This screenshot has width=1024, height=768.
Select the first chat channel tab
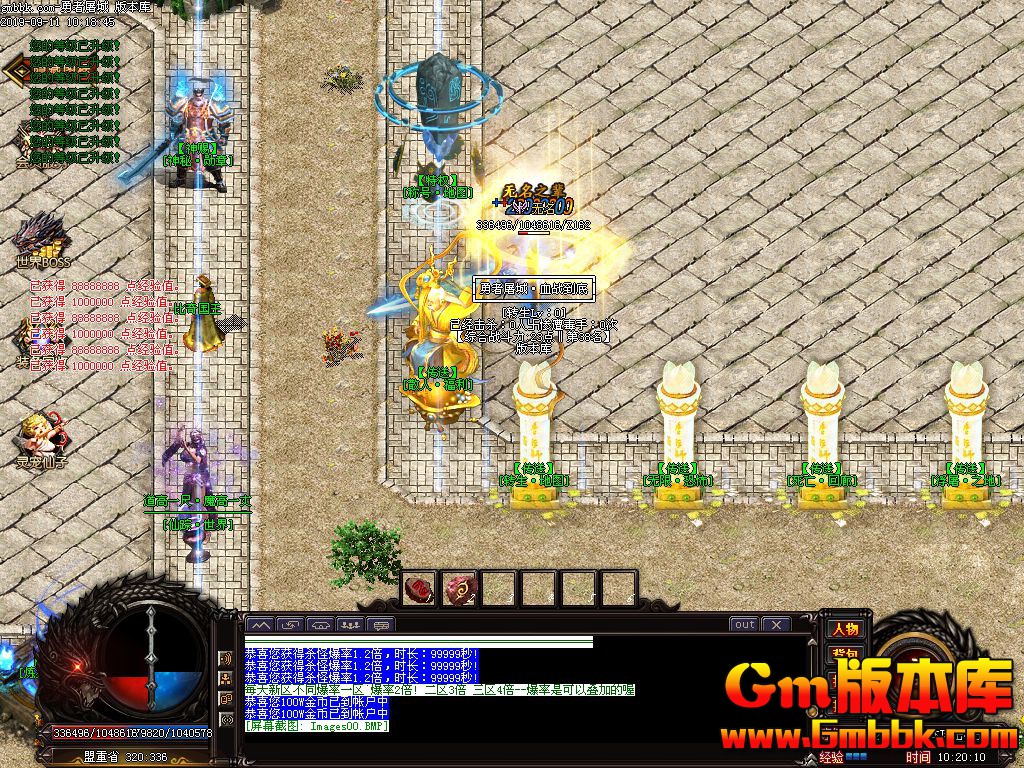[259, 625]
